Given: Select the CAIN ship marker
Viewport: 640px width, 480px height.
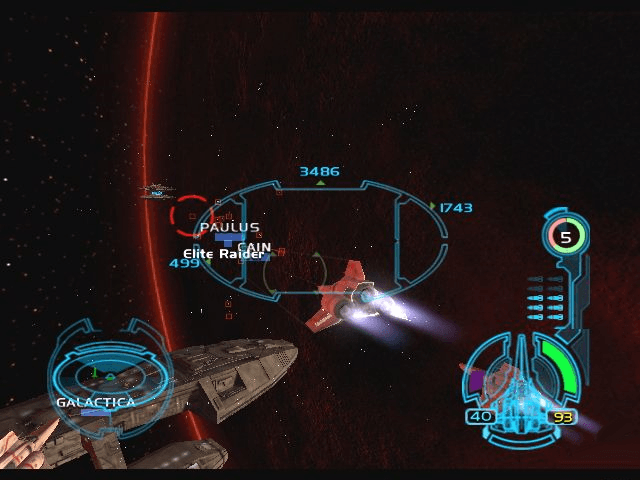Looking at the screenshot, I should [x=254, y=247].
